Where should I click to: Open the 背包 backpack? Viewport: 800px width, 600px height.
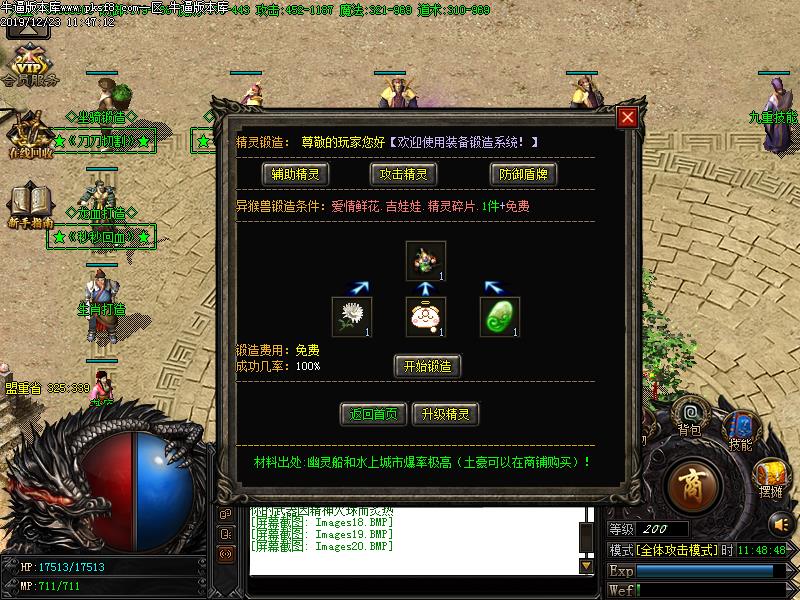(x=689, y=413)
